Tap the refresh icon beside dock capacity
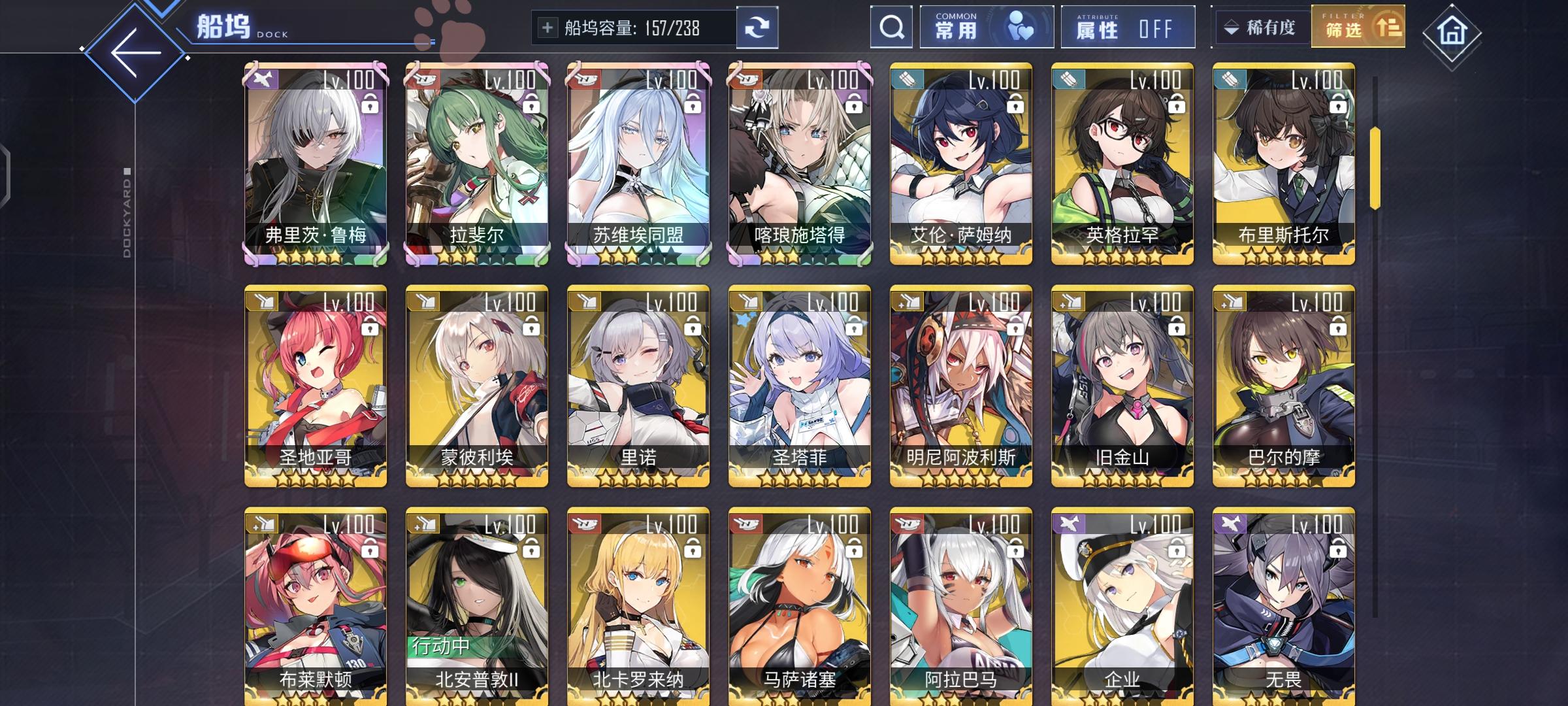Viewport: 1568px width, 706px height. pos(757,27)
